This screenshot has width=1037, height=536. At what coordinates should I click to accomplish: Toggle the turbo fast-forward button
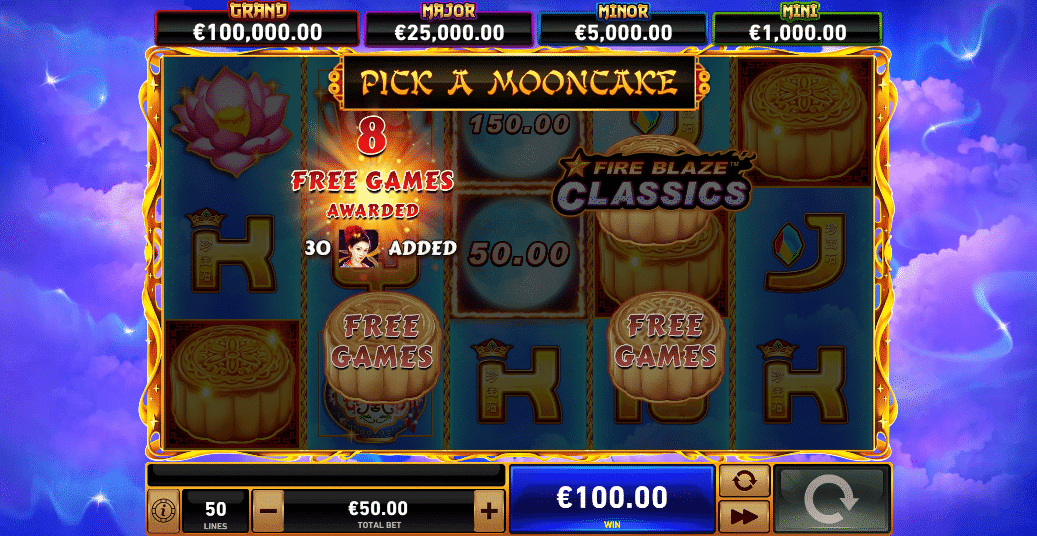[744, 516]
